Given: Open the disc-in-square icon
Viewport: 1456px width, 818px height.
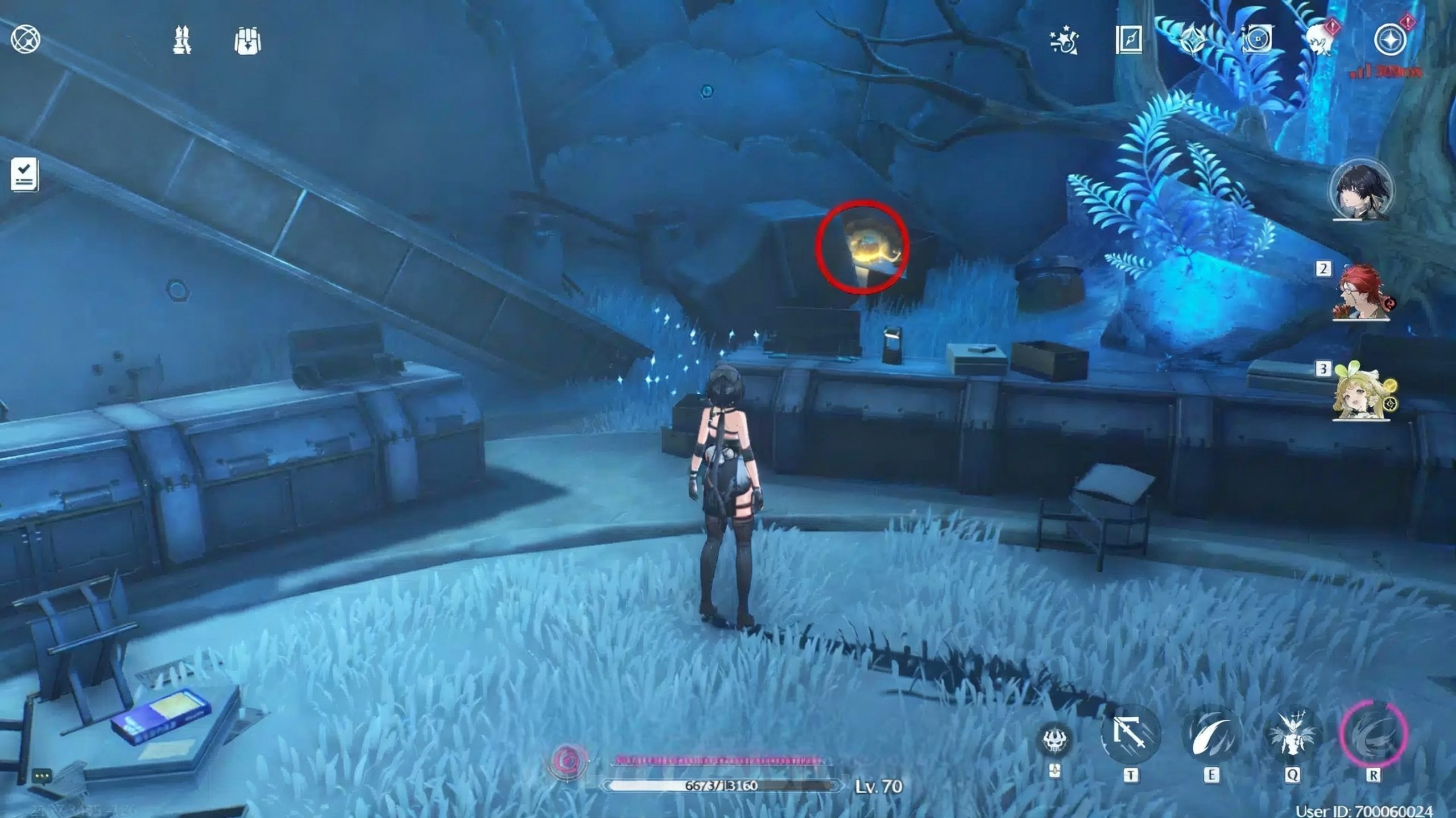Looking at the screenshot, I should pos(1256,40).
